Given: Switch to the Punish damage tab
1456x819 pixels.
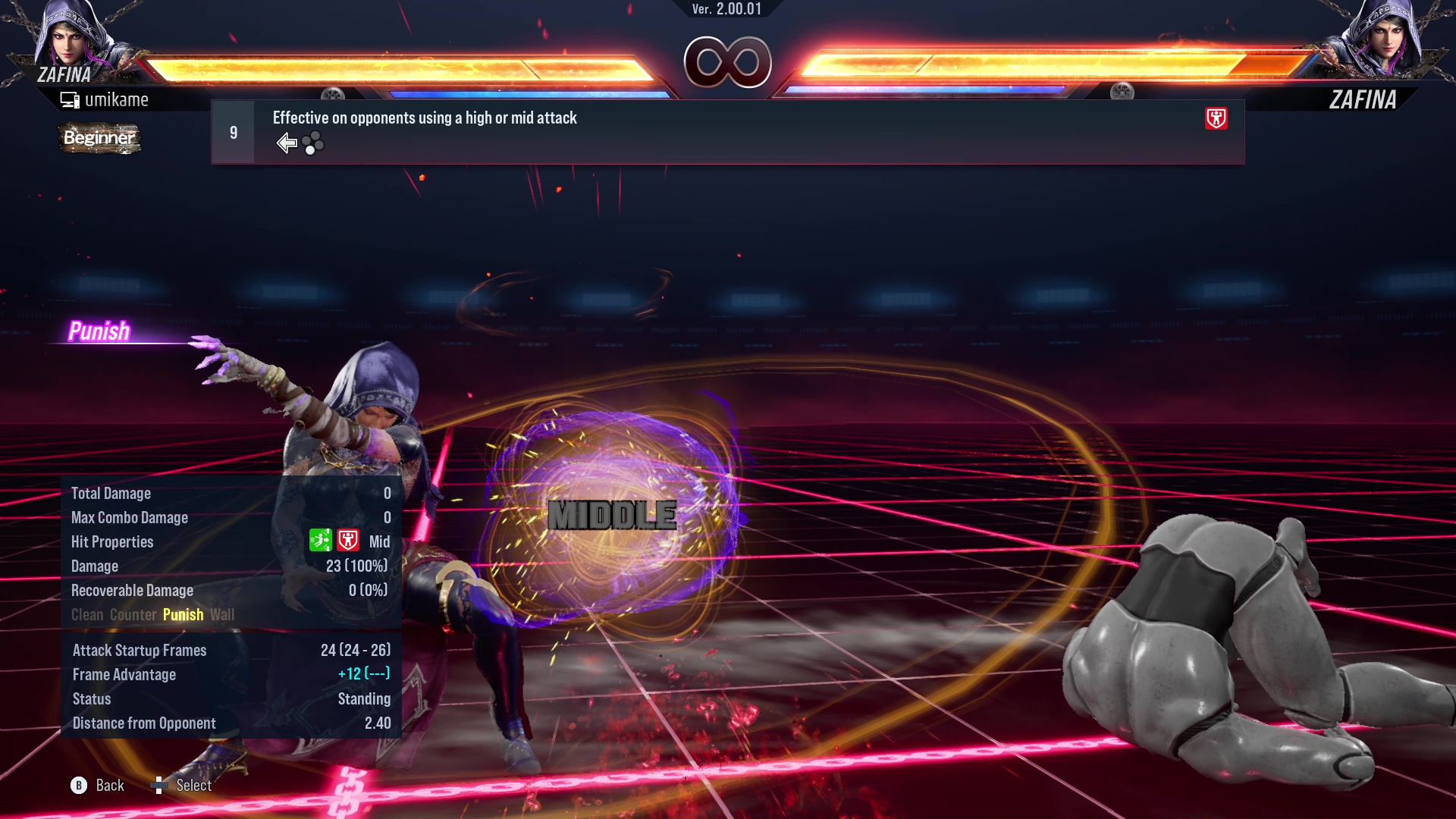Looking at the screenshot, I should [183, 614].
